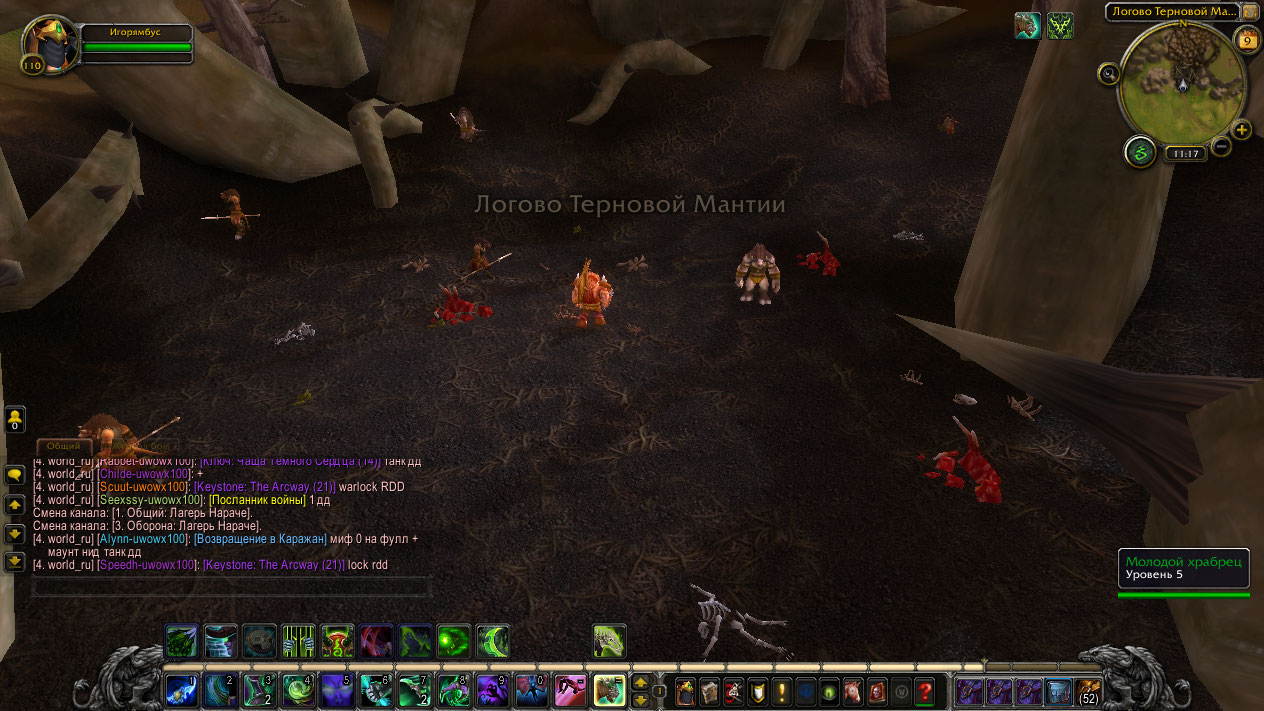Click the friends list button showing 0

[x=15, y=419]
